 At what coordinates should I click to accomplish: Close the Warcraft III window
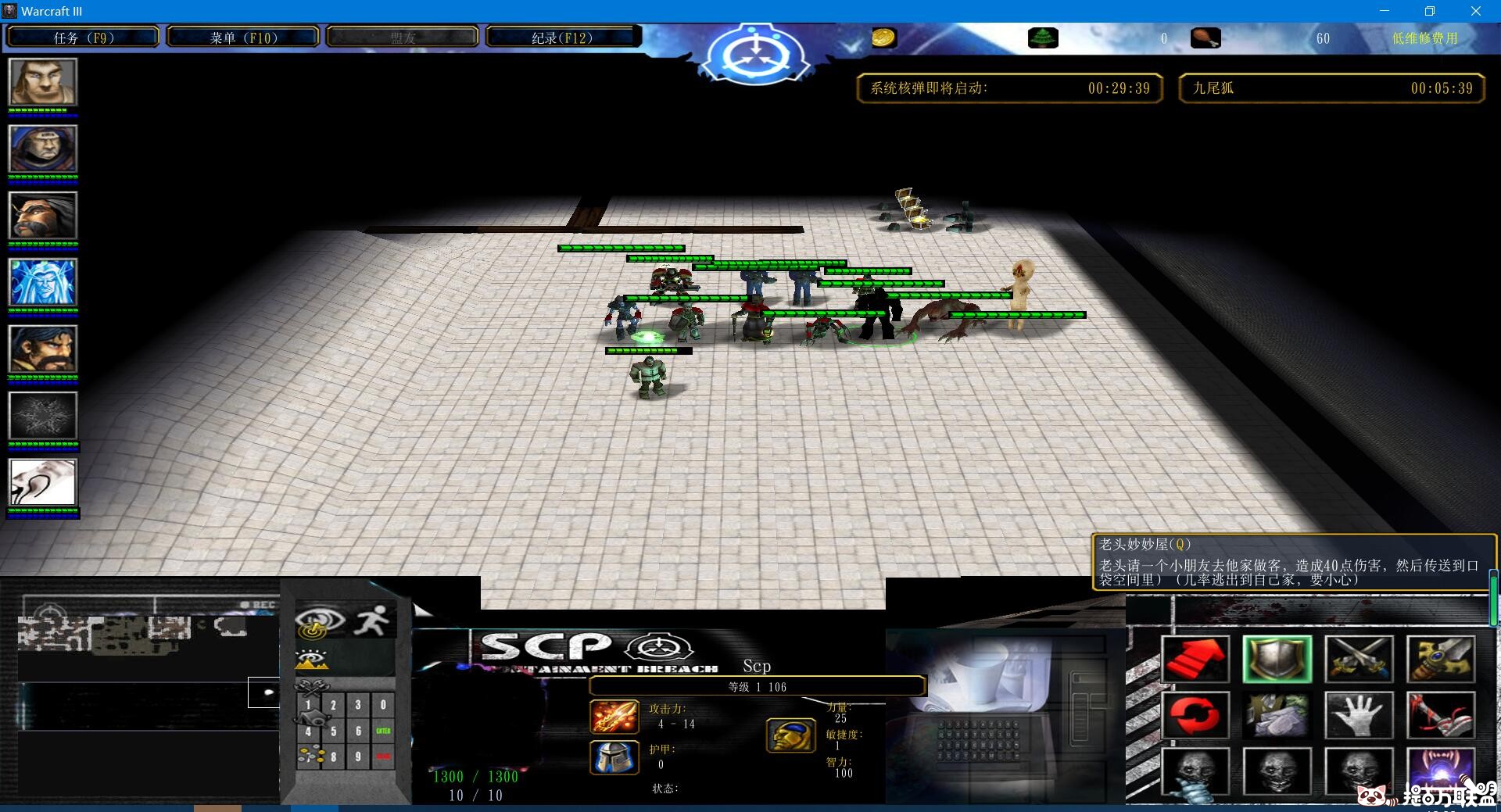1475,11
